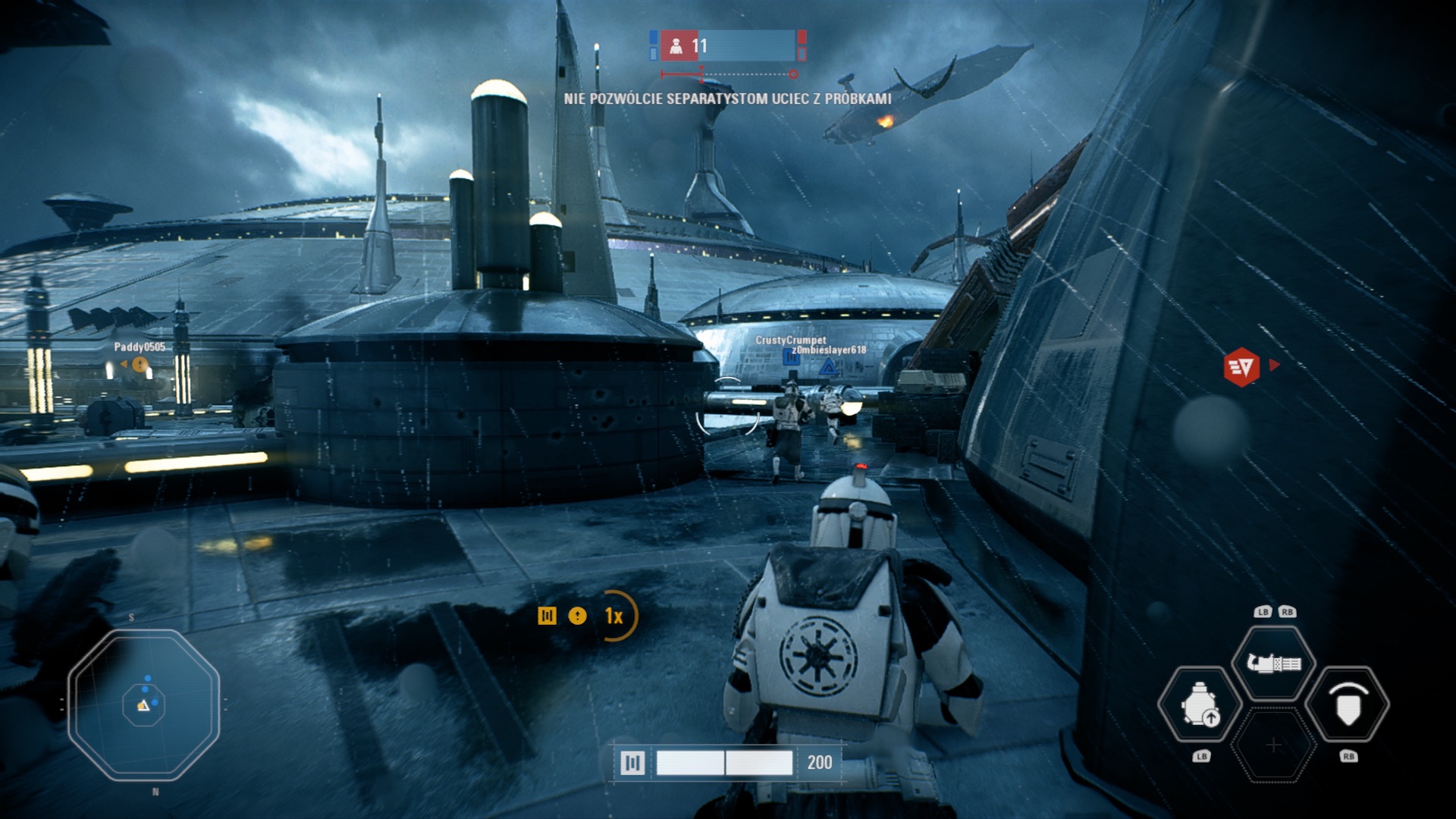
Task: Click the z0mbieslayer618 teammate triangle marker
Action: [x=828, y=369]
